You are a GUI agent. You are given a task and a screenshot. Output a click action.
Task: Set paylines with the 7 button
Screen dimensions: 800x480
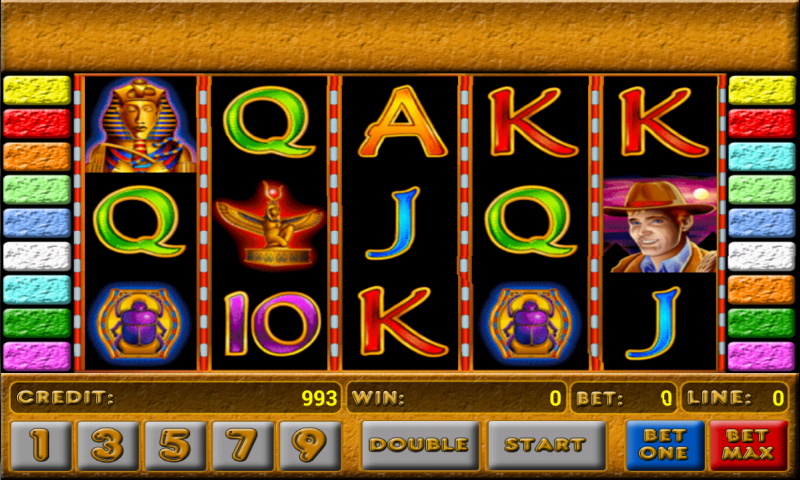click(x=242, y=446)
